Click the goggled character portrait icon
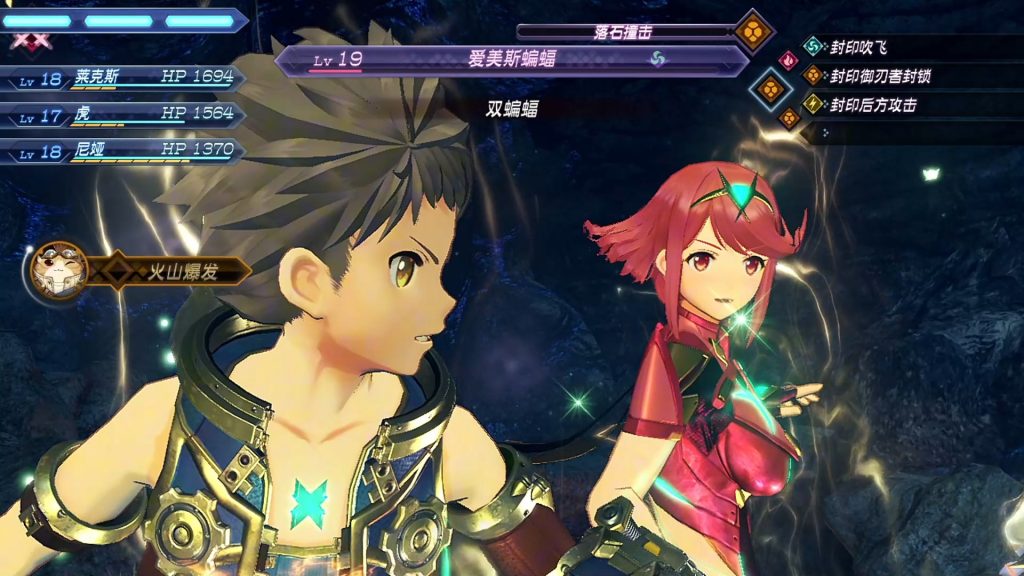The height and width of the screenshot is (576, 1024). (59, 270)
